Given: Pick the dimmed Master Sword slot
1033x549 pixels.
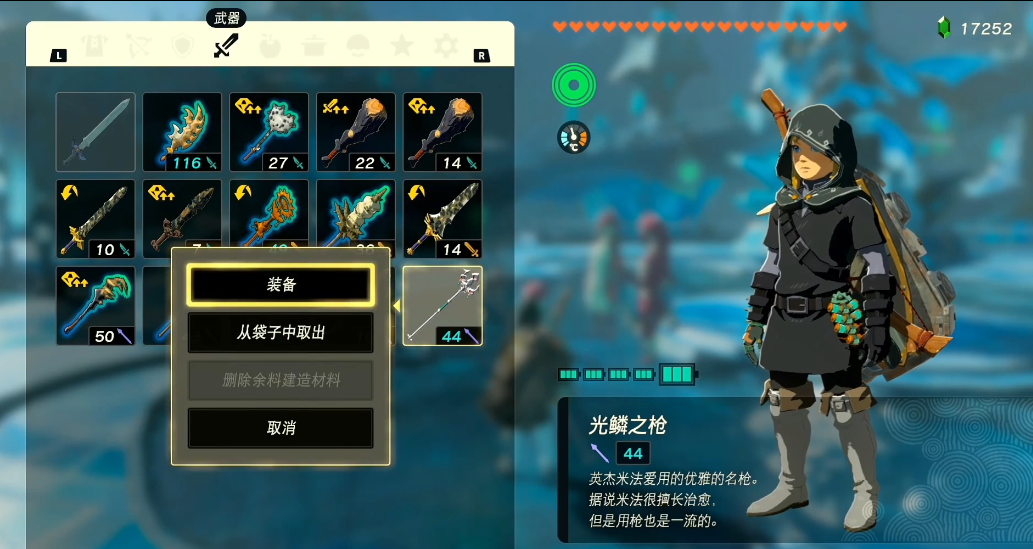Looking at the screenshot, I should pos(95,132).
